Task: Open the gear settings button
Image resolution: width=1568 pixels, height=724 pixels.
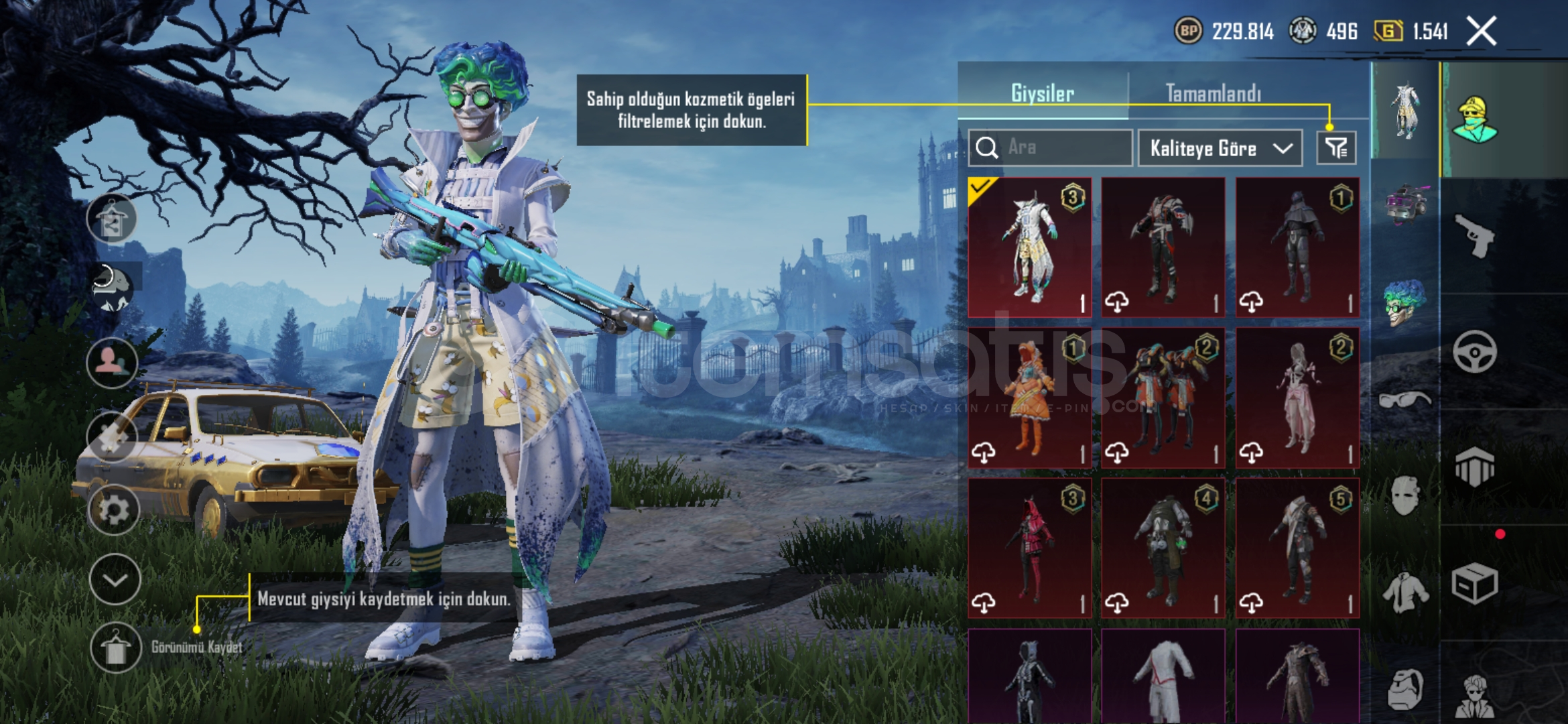Action: click(114, 511)
